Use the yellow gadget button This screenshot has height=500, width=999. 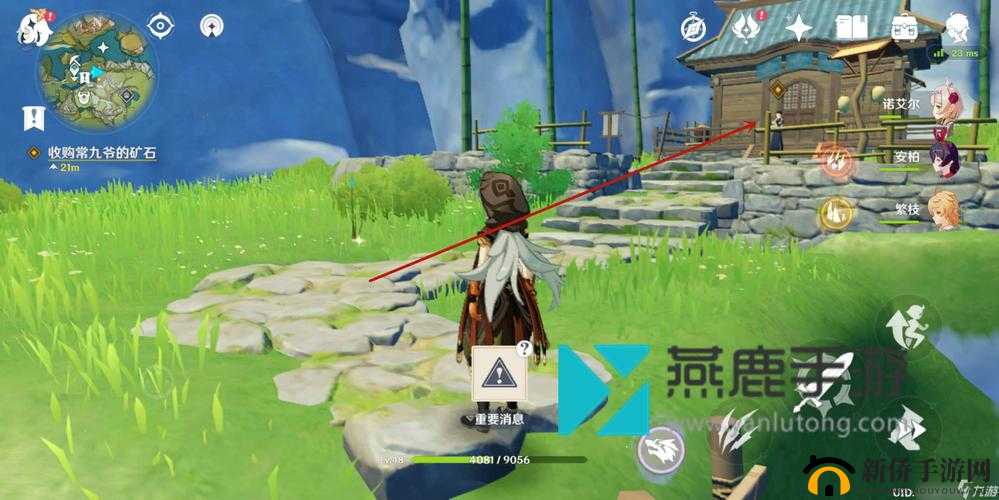[x=834, y=210]
